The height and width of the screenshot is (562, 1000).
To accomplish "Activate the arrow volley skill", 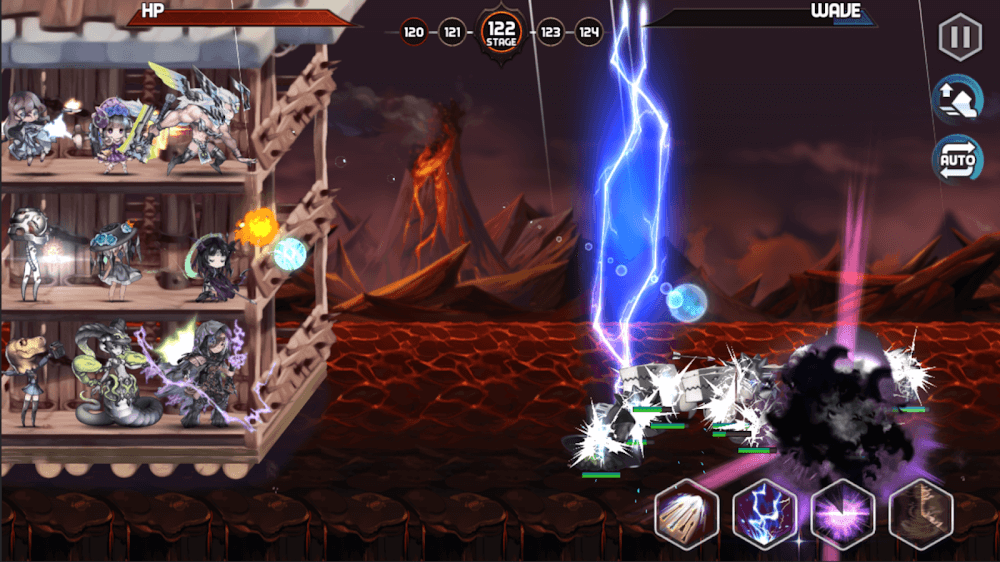I will point(686,513).
